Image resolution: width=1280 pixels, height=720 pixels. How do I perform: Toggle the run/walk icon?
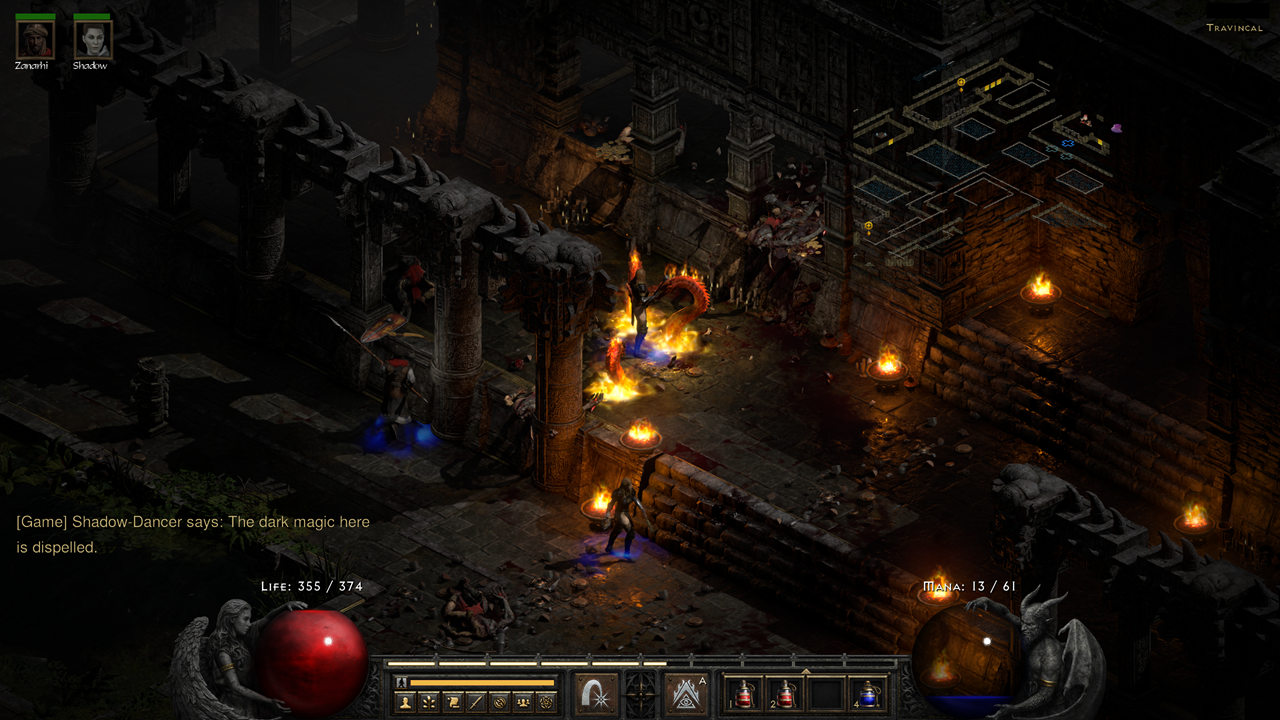[402, 682]
